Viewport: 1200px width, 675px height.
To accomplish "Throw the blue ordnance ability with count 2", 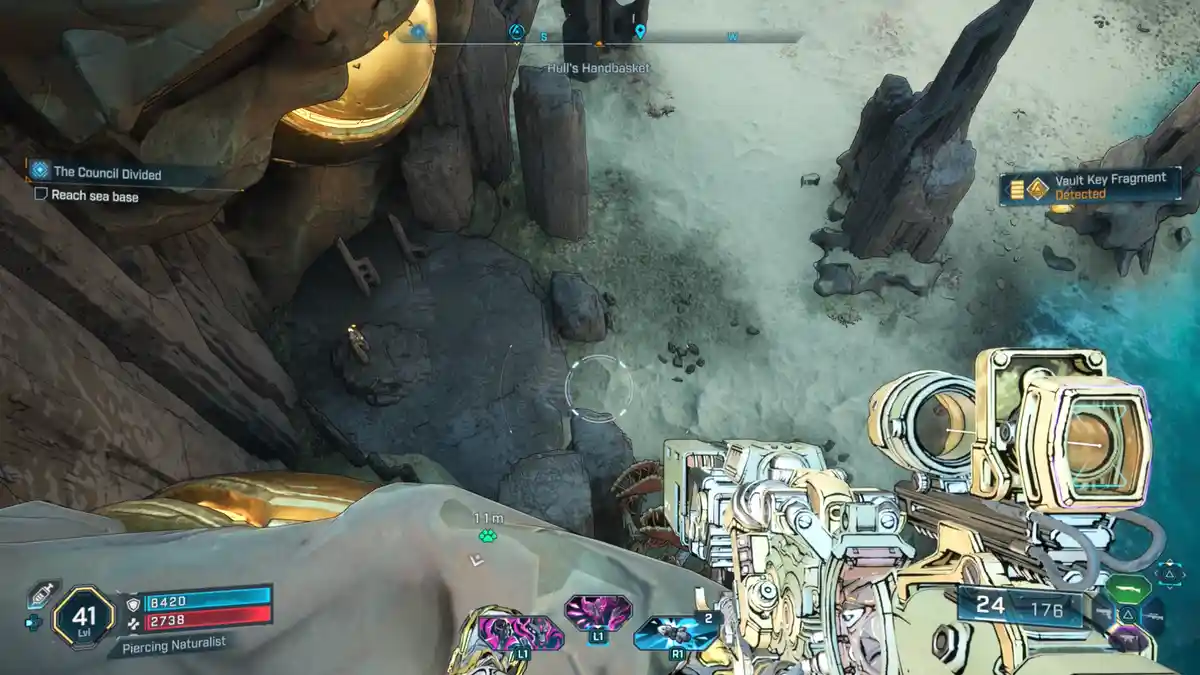I will [674, 634].
